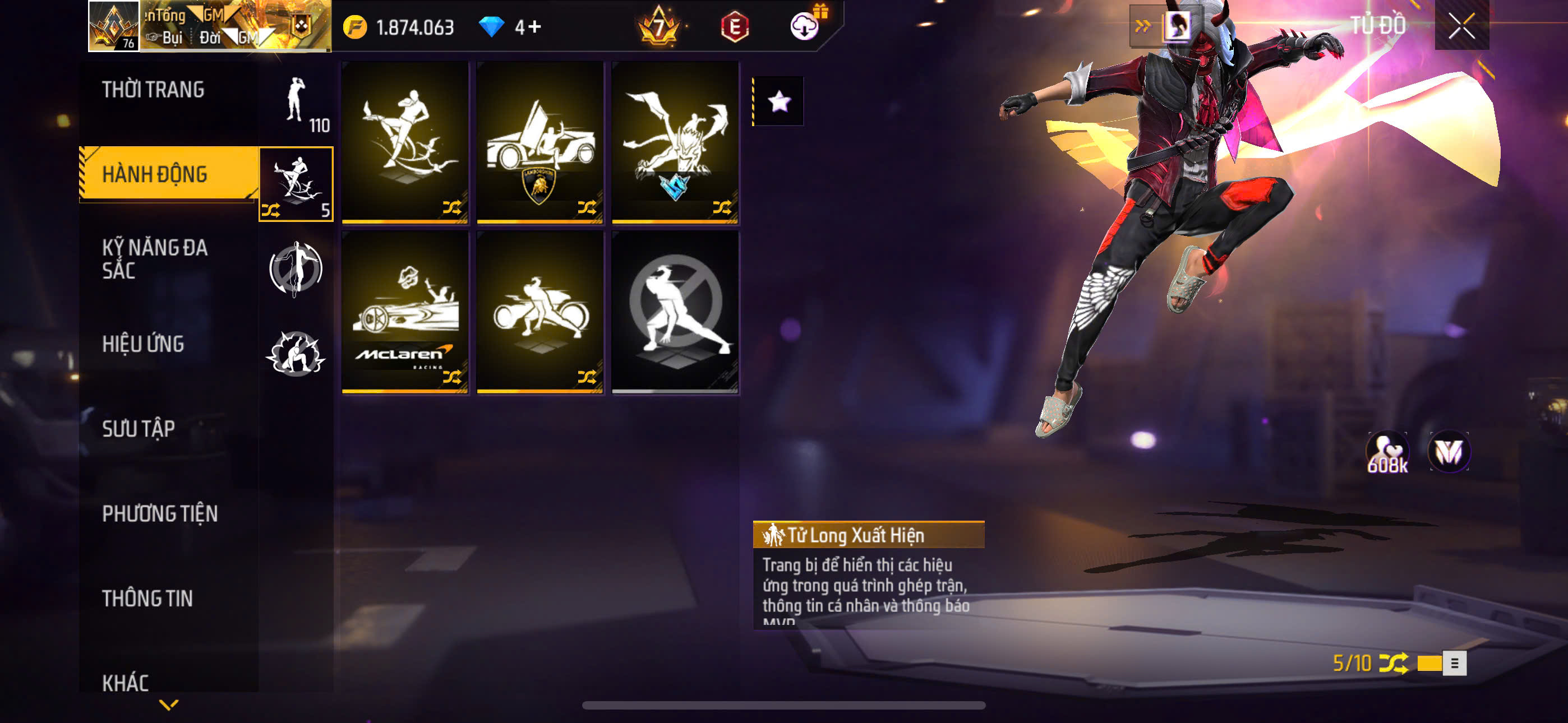Select the dragon emote slot
This screenshot has height=723, width=1568.
675,142
